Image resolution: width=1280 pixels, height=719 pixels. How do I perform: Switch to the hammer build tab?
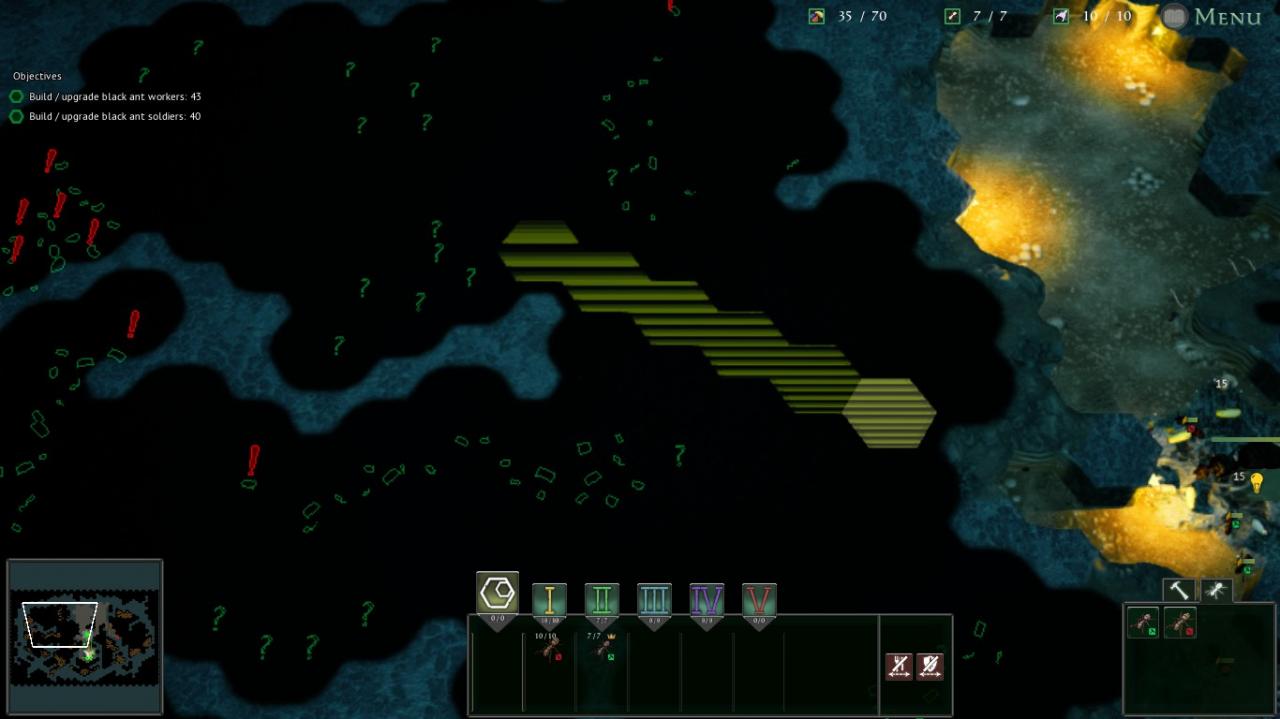pyautogui.click(x=1179, y=591)
